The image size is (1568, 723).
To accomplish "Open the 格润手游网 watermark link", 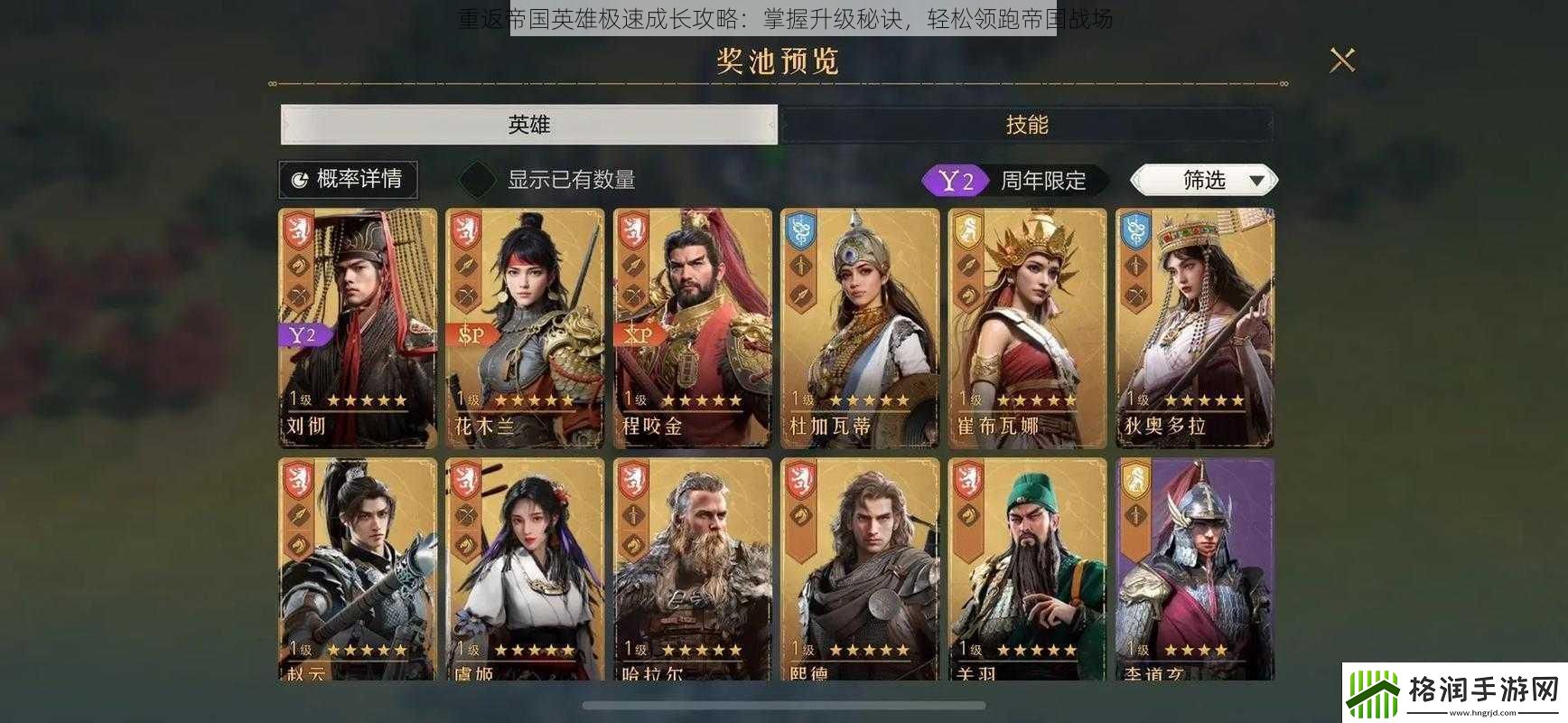I will tap(1455, 692).
